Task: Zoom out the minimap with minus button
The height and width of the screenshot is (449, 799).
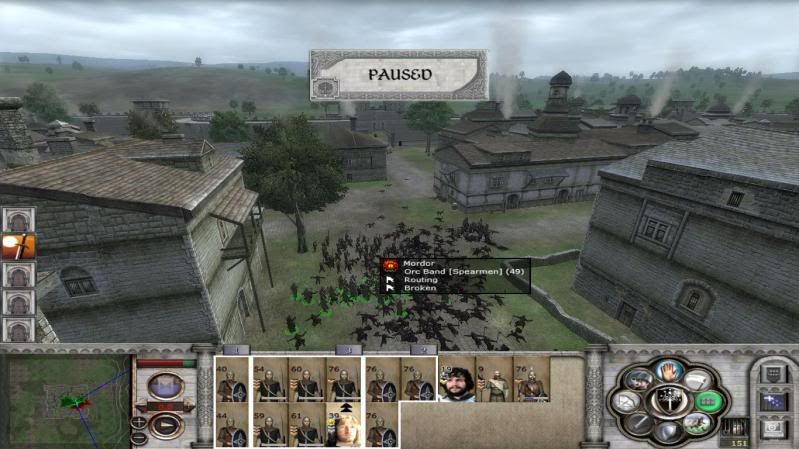Action: click(x=139, y=437)
